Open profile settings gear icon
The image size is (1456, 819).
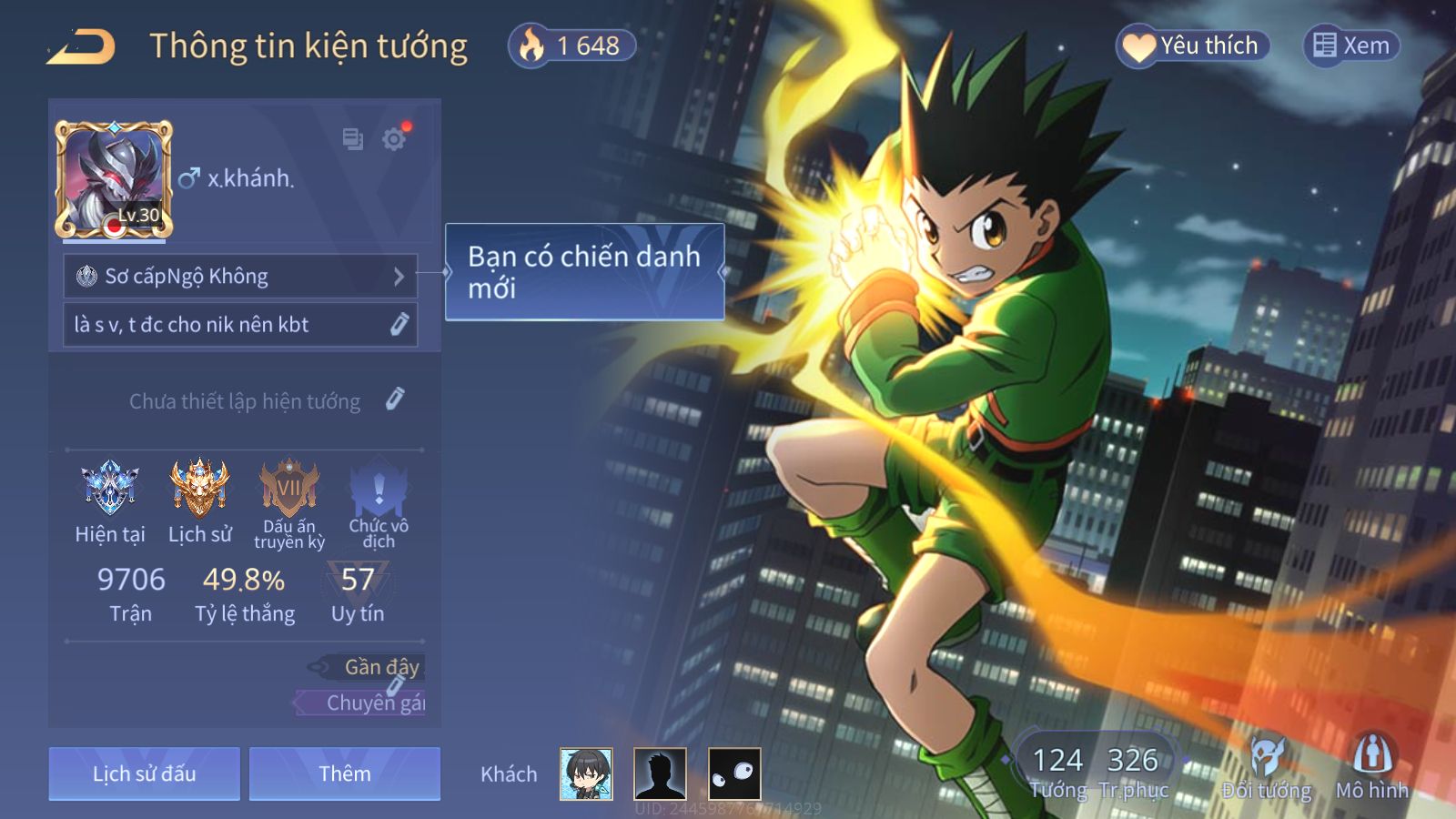394,139
